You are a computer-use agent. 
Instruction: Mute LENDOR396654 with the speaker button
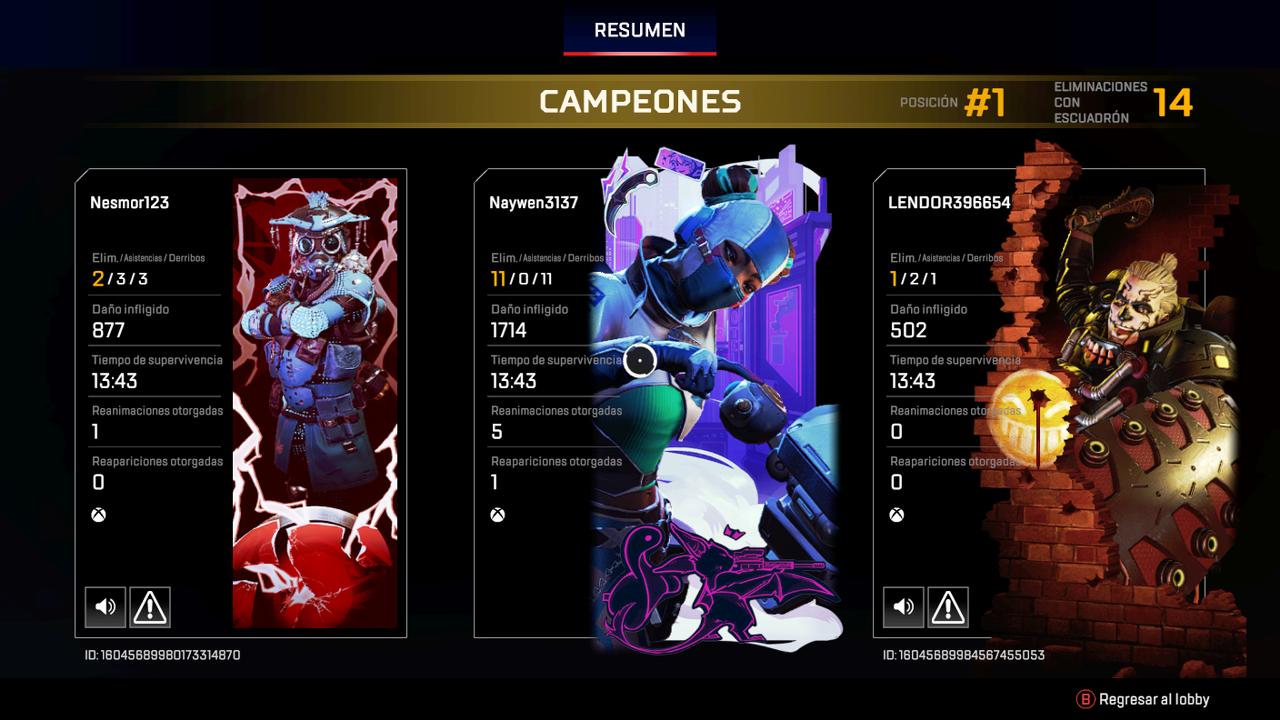[x=903, y=607]
